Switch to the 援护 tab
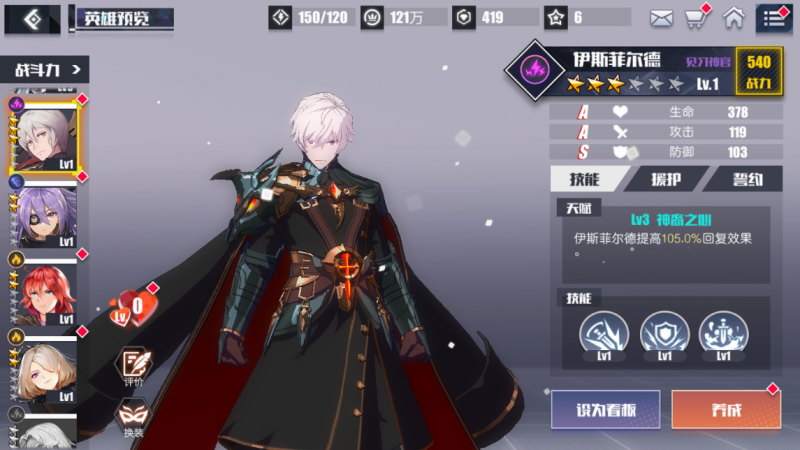 [x=665, y=179]
